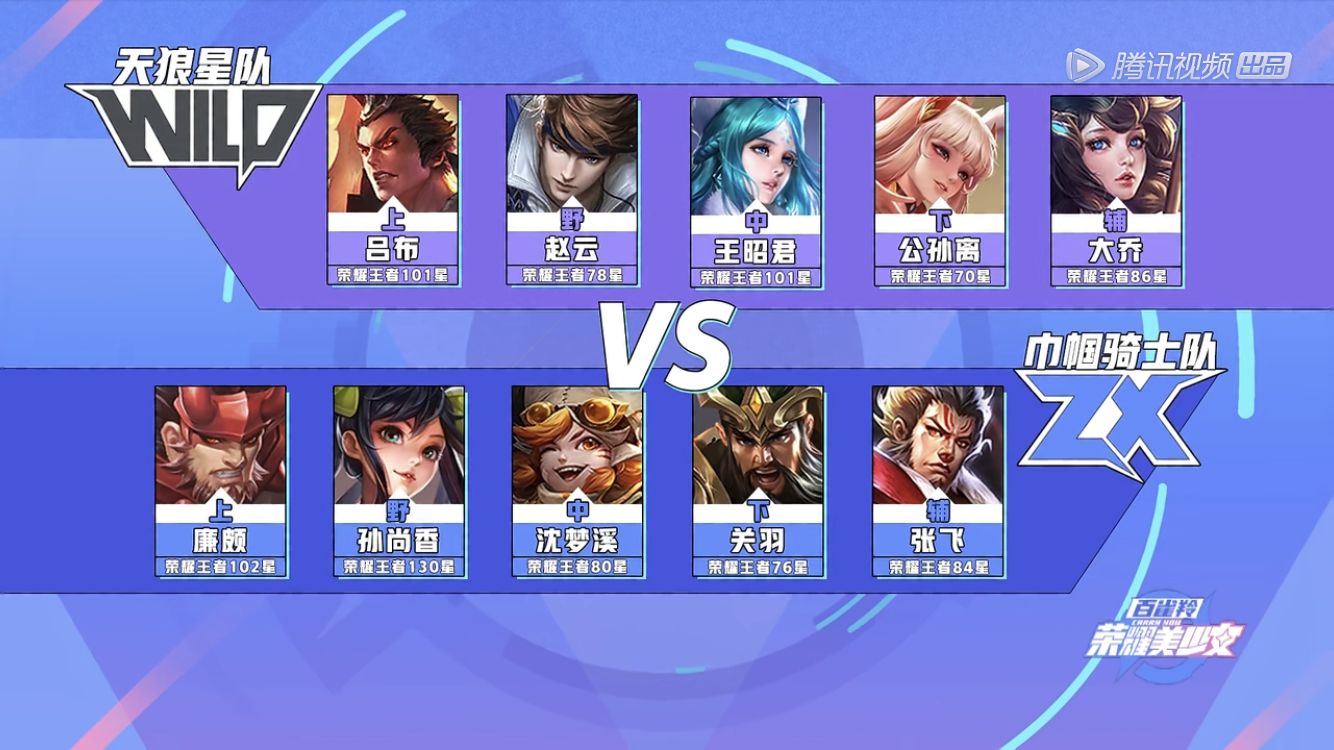Choose the 孙尚香 jungle hero card

[399, 481]
